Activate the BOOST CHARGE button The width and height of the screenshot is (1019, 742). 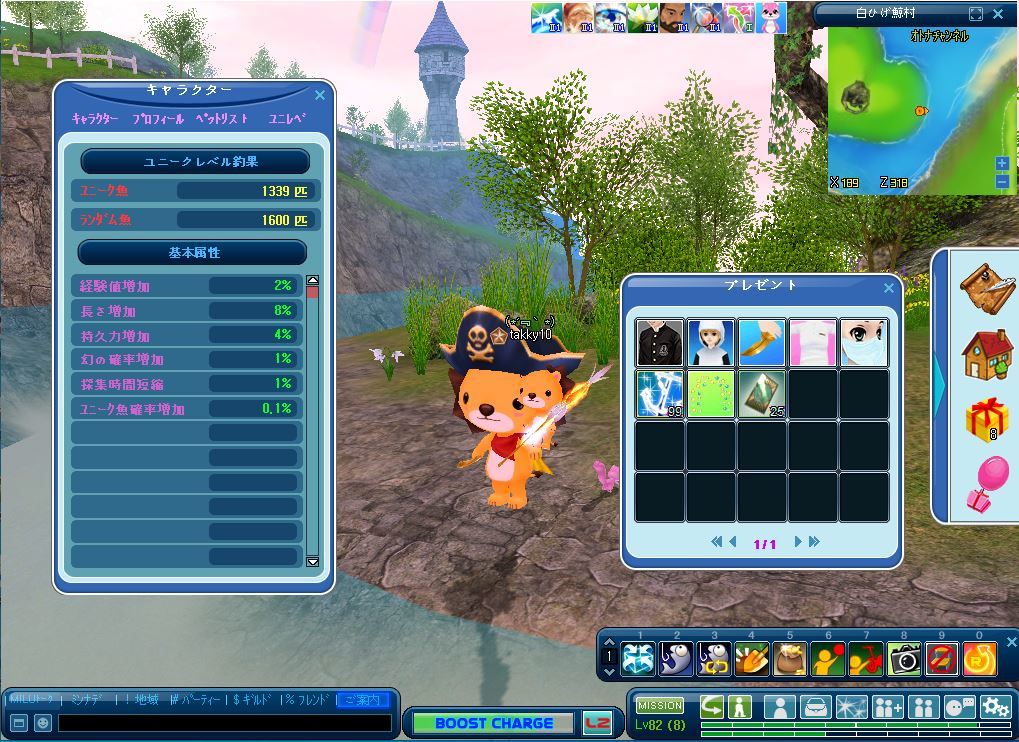pyautogui.click(x=494, y=723)
